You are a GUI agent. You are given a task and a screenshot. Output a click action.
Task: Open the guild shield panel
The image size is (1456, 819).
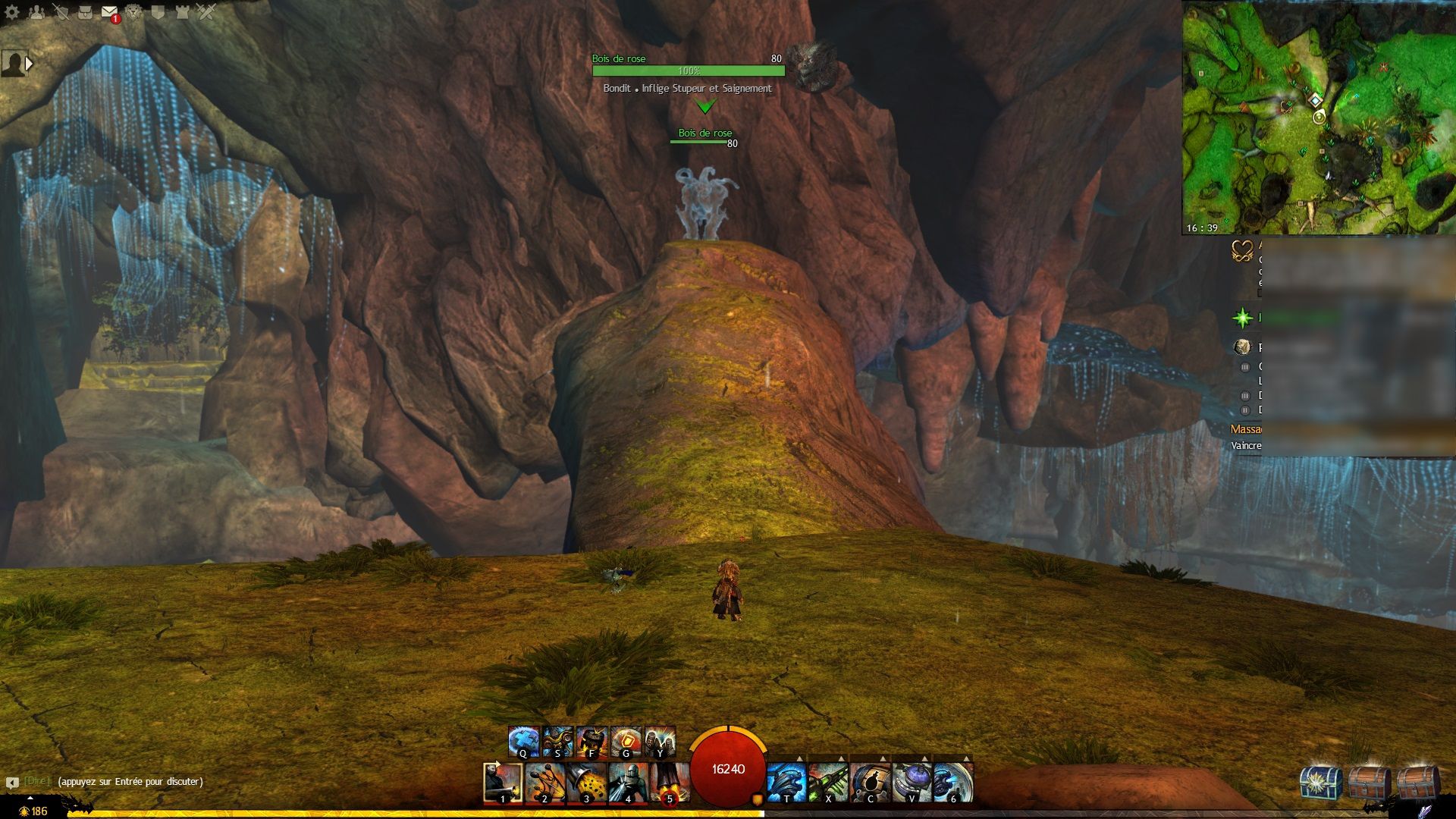(x=158, y=12)
